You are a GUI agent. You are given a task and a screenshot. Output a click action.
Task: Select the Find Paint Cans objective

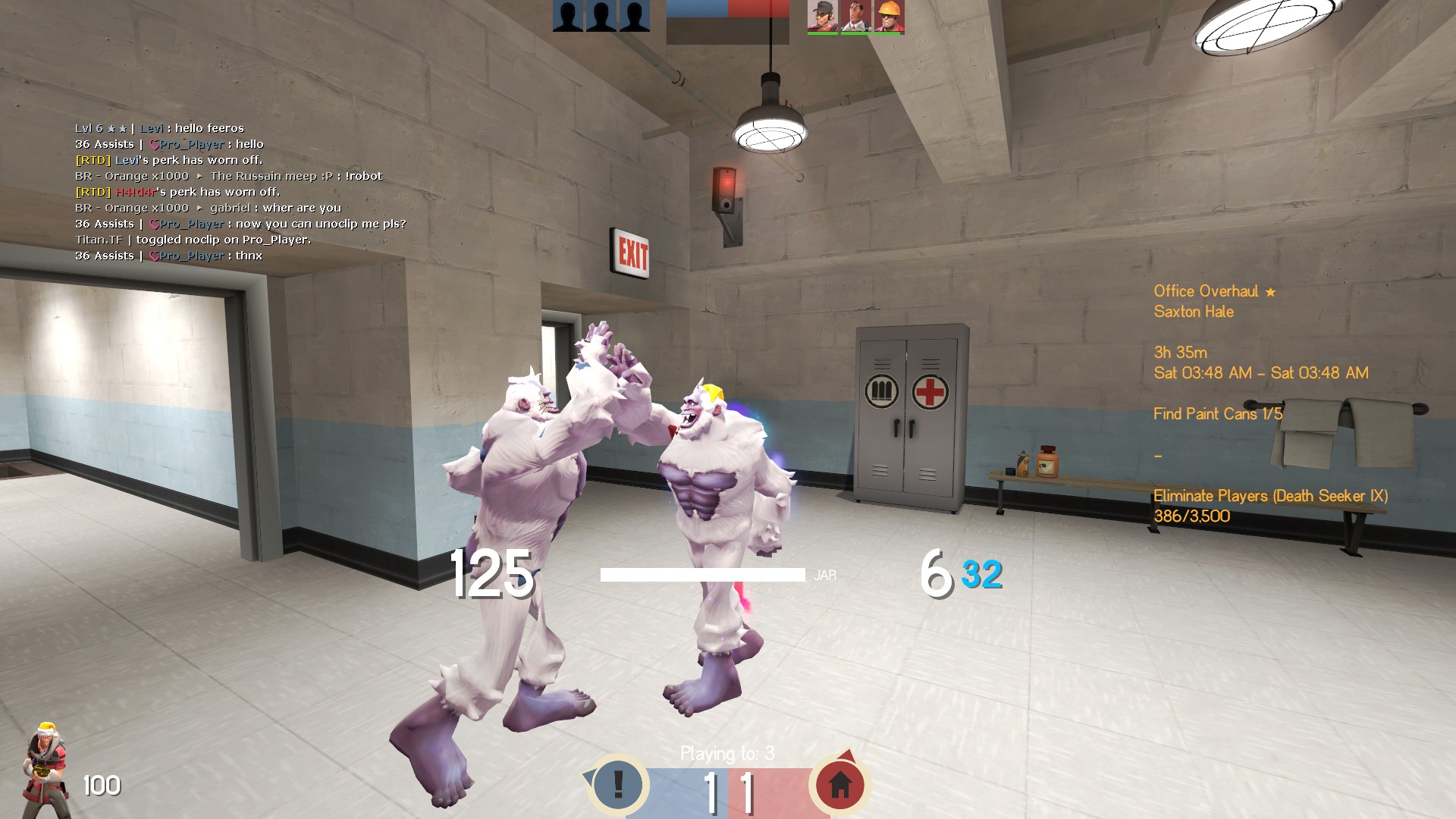point(1217,414)
